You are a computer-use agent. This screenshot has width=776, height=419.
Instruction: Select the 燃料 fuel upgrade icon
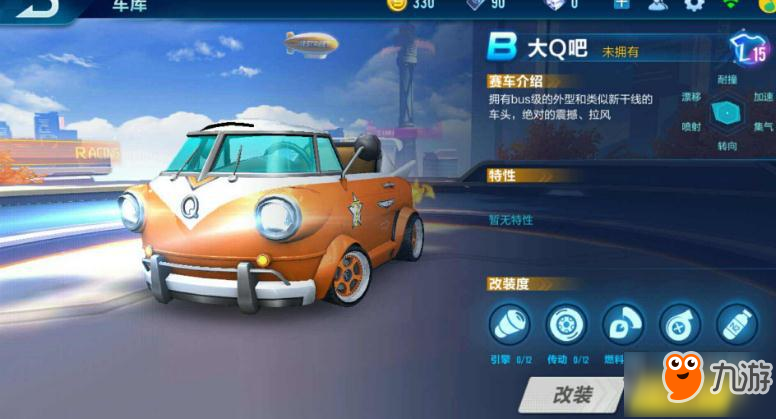click(623, 325)
